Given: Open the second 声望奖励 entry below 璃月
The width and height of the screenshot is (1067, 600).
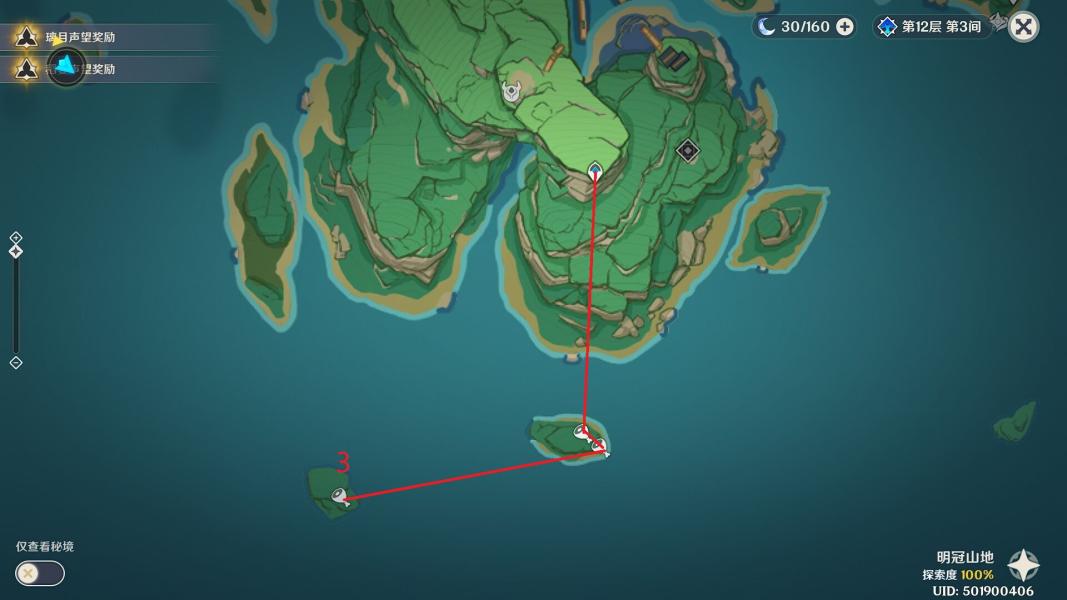Looking at the screenshot, I should (80, 69).
